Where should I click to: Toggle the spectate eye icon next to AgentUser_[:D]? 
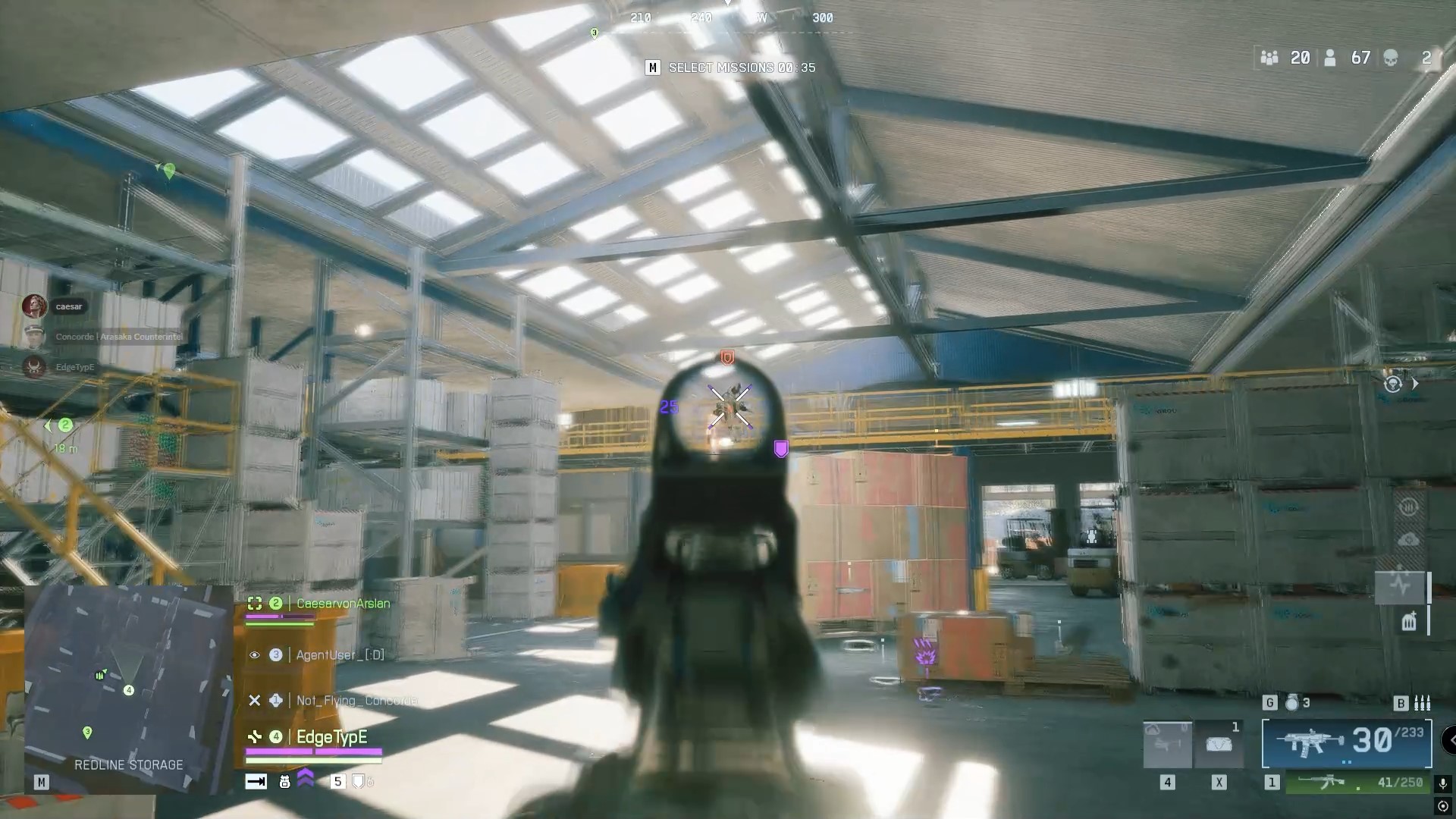(x=255, y=655)
